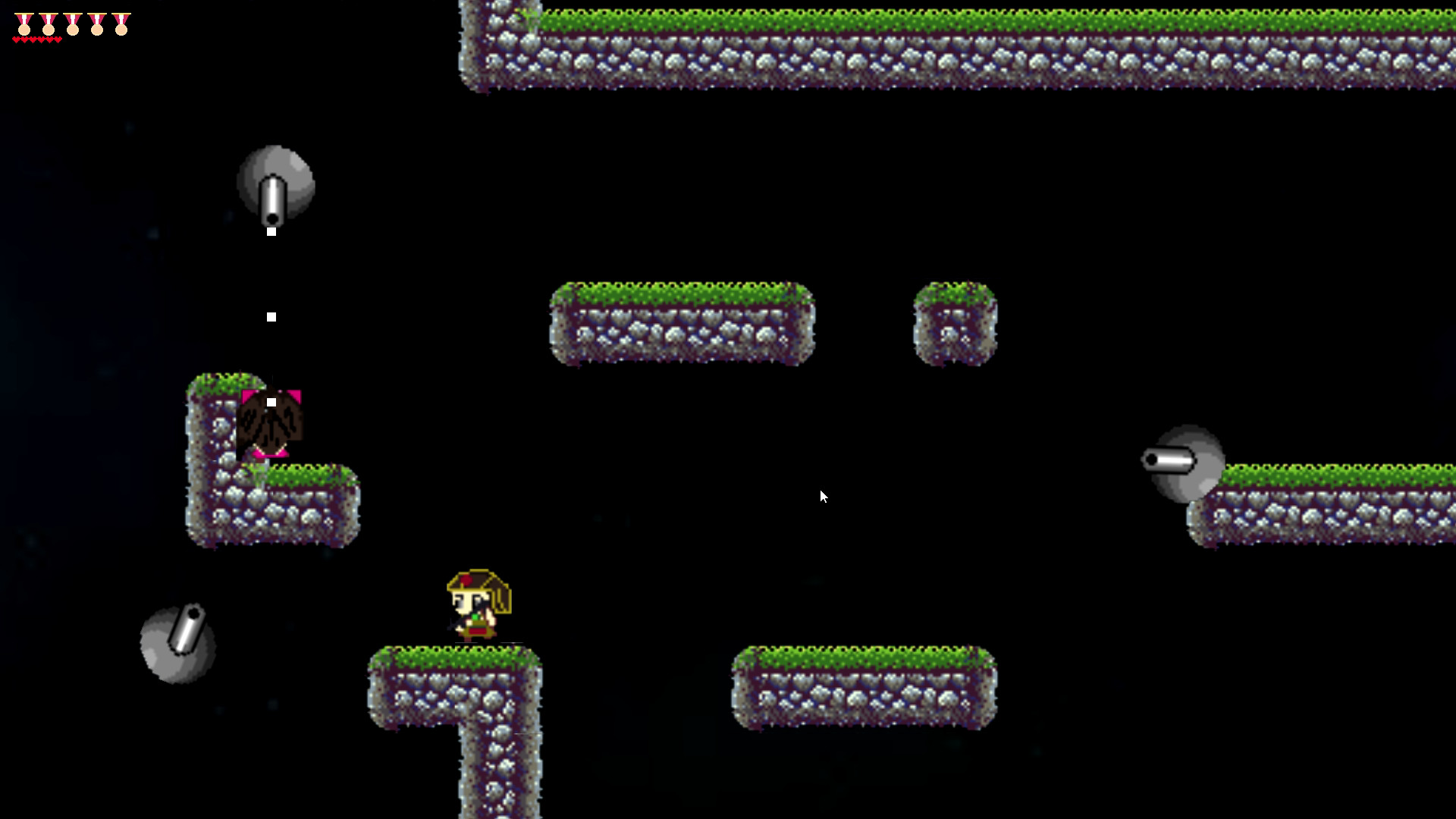Viewport: 1456px width, 819px height.
Task: Click the downward-firing cannon at the top
Action: (275, 186)
